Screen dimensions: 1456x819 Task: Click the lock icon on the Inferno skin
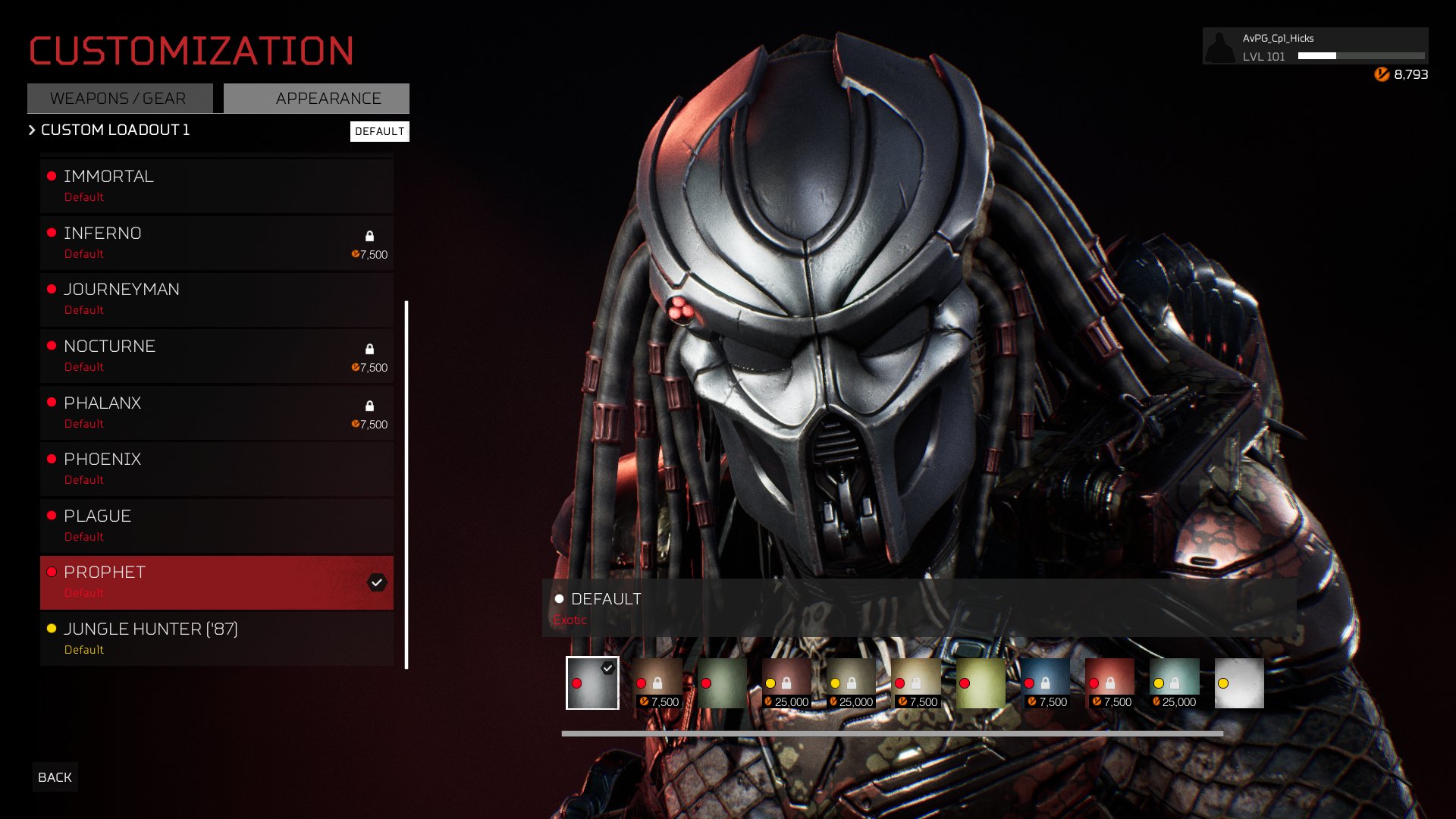[x=371, y=236]
